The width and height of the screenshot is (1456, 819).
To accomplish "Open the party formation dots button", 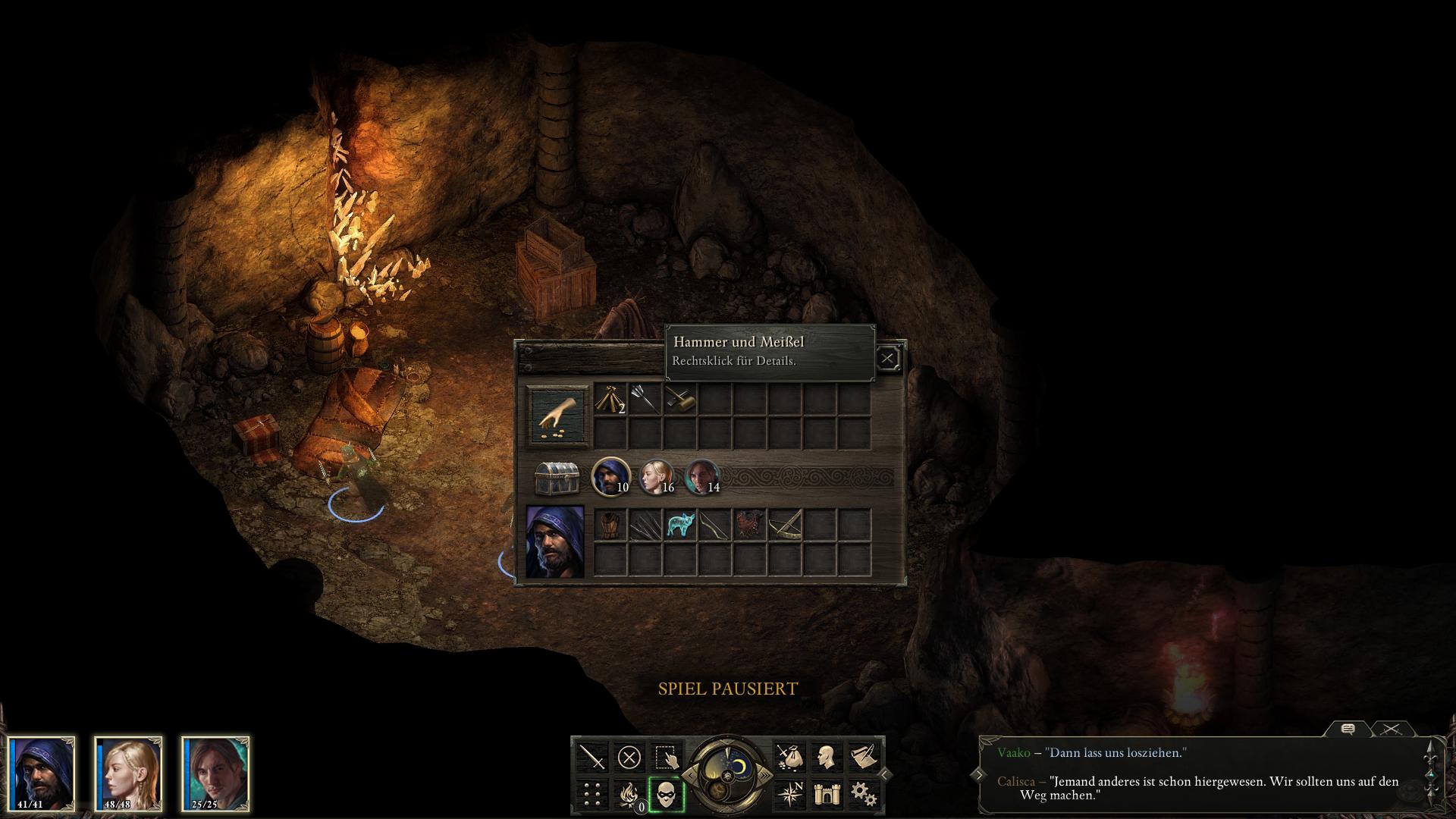I will [591, 795].
